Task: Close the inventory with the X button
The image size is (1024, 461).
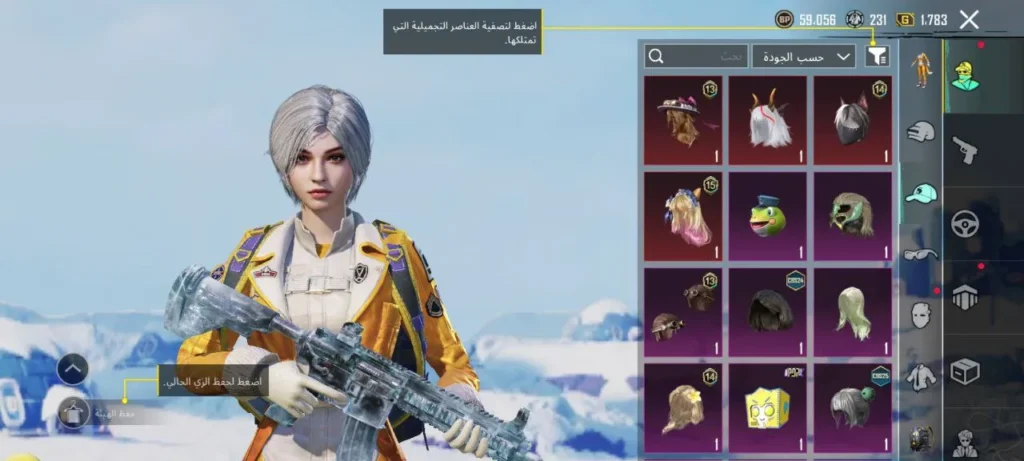Action: [x=968, y=19]
